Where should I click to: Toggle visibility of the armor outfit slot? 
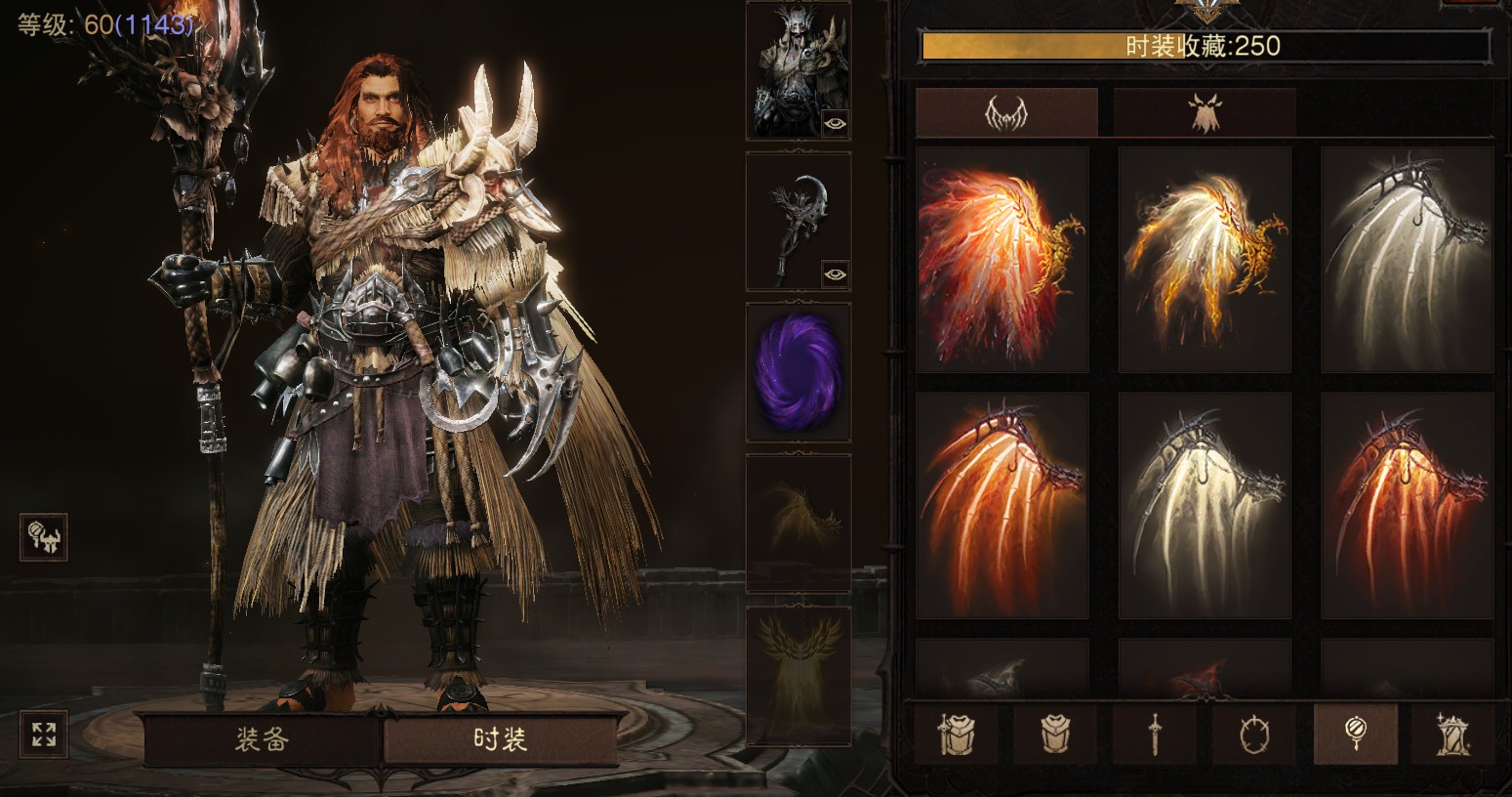pos(835,123)
